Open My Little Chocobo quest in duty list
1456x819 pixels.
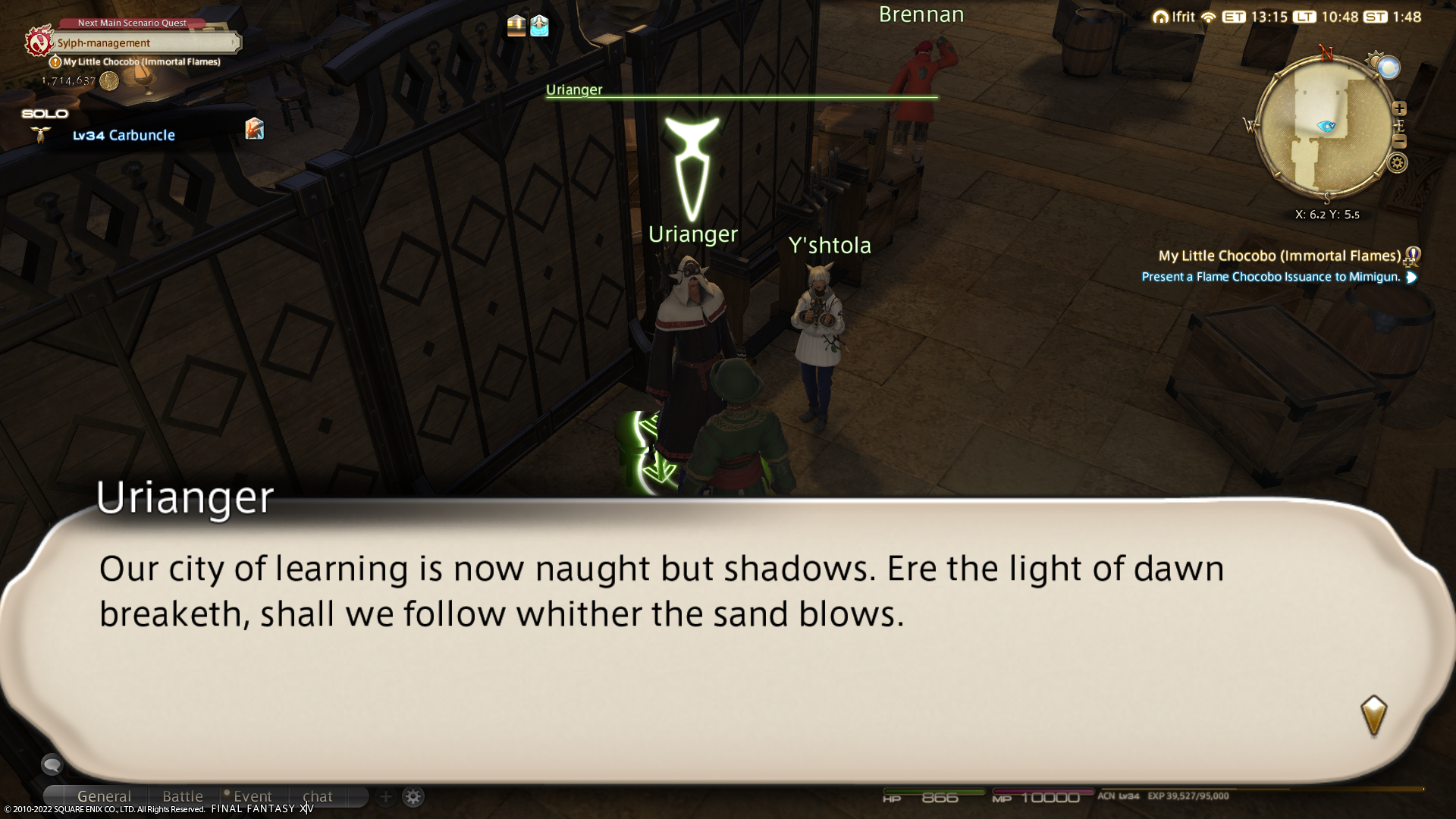1279,256
